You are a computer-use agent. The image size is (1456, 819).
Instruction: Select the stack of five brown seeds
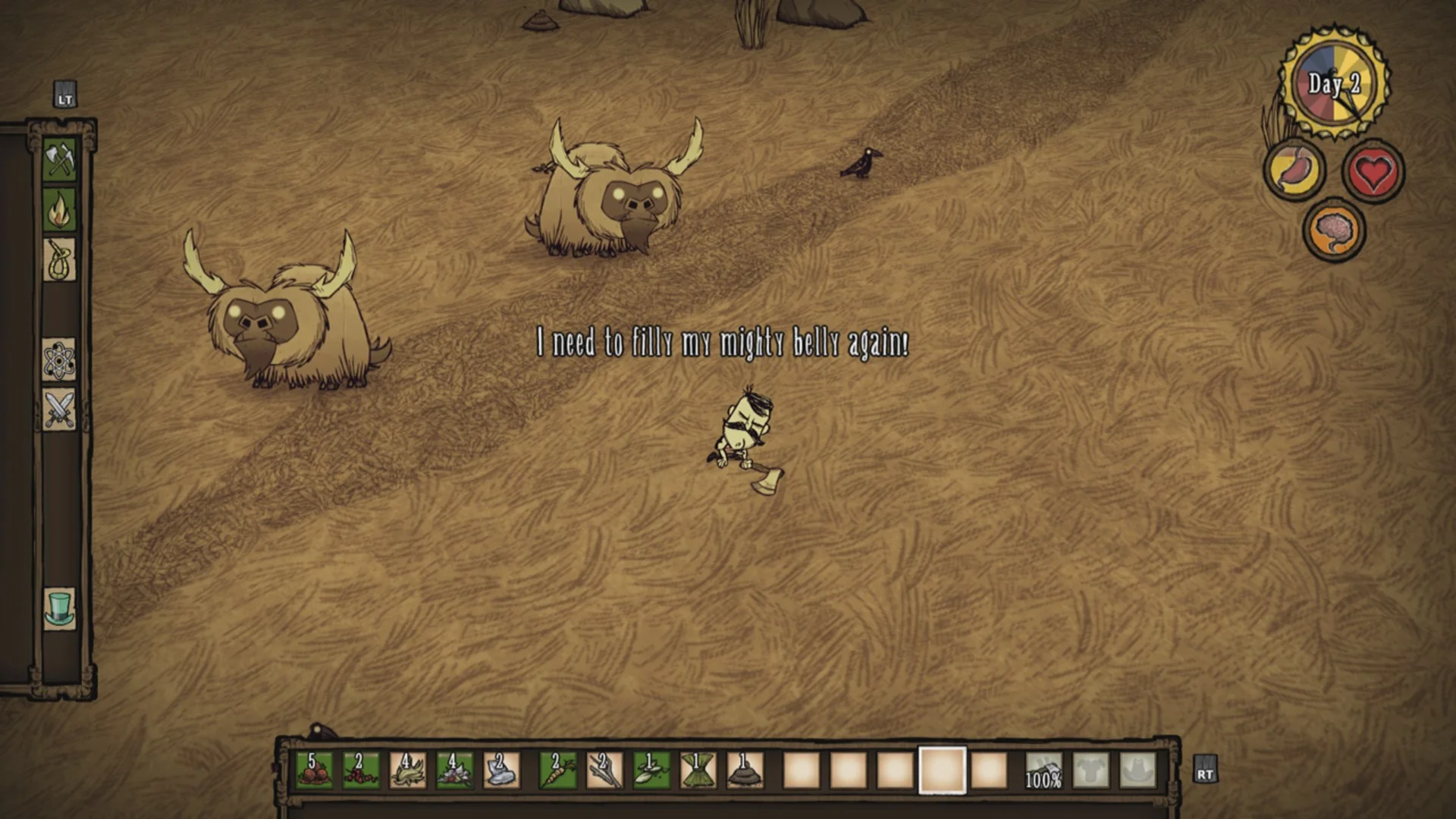pos(313,770)
